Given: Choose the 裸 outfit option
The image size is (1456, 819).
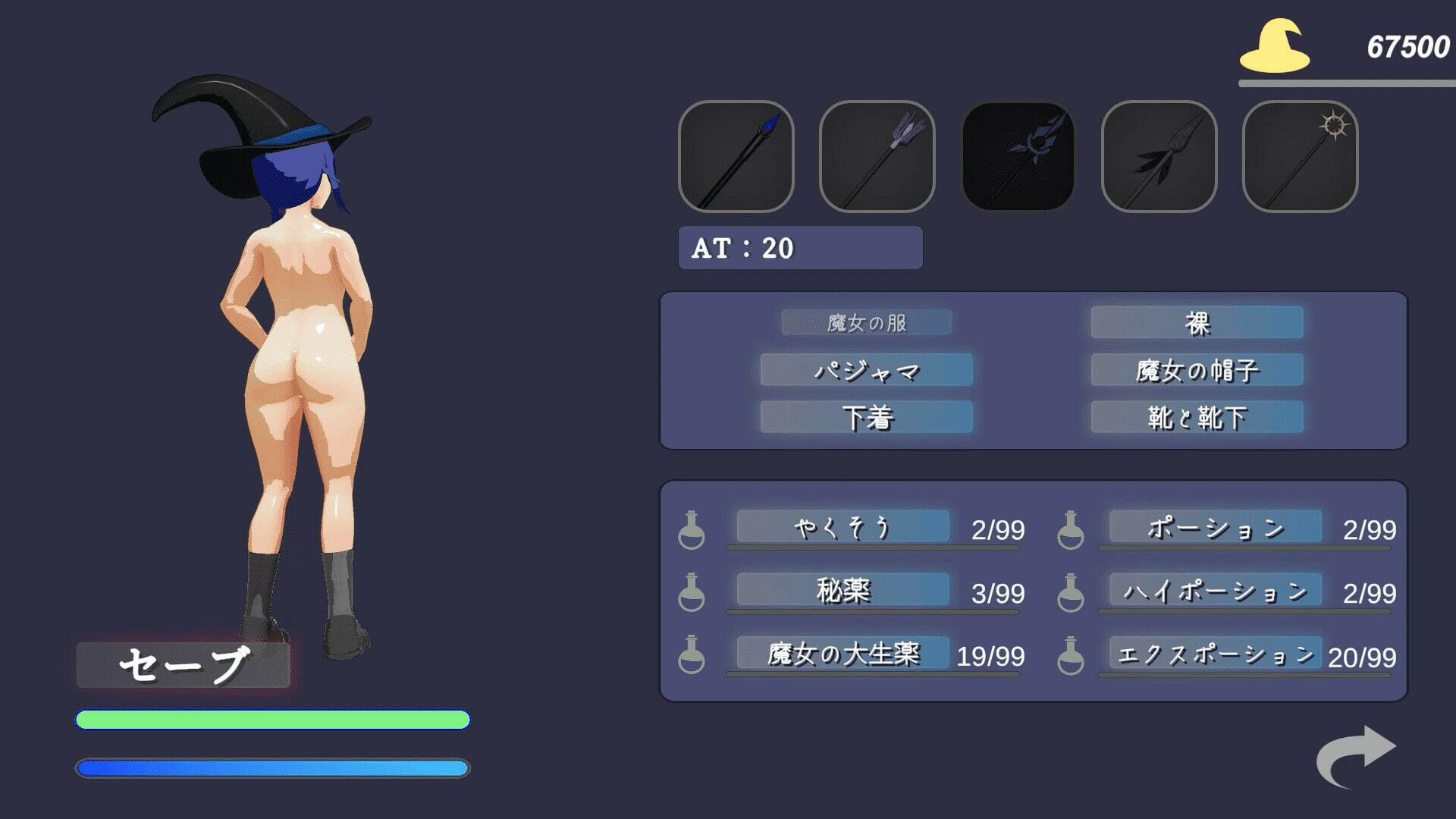Looking at the screenshot, I should point(1197,322).
